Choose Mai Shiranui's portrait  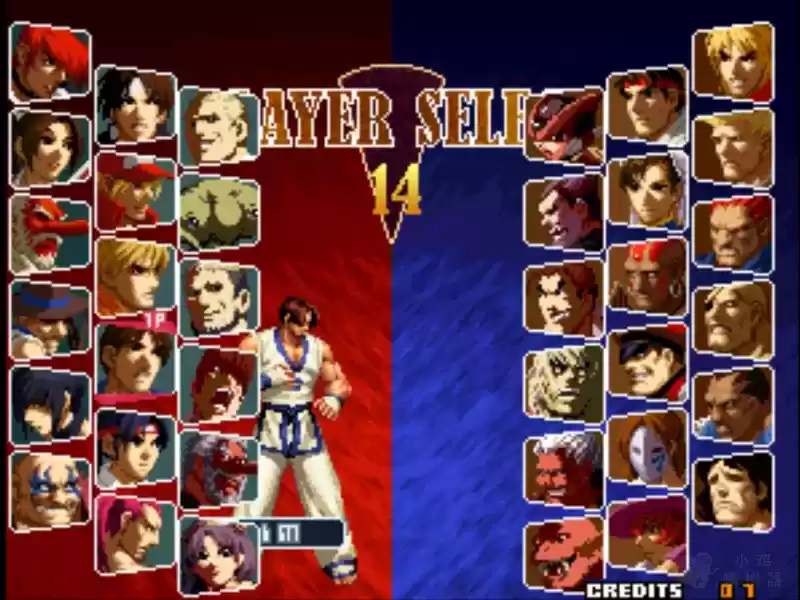(48, 148)
